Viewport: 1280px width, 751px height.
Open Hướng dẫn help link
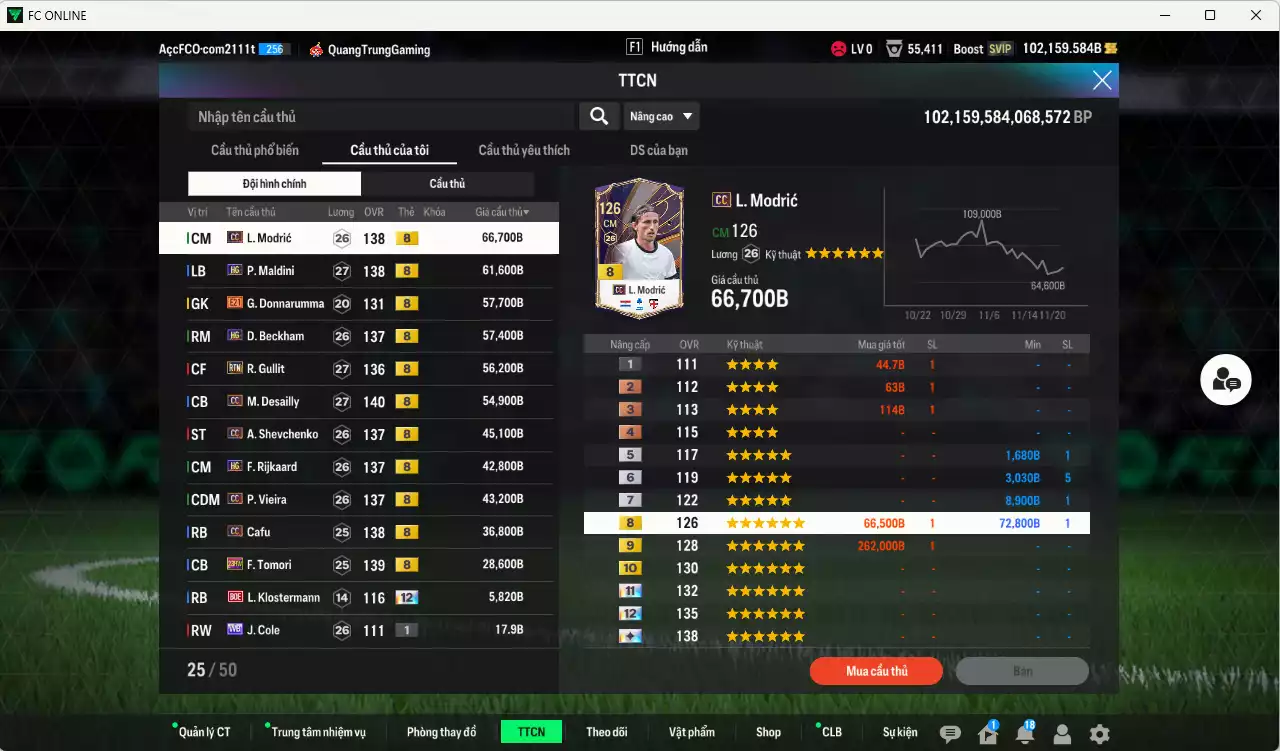pos(677,46)
